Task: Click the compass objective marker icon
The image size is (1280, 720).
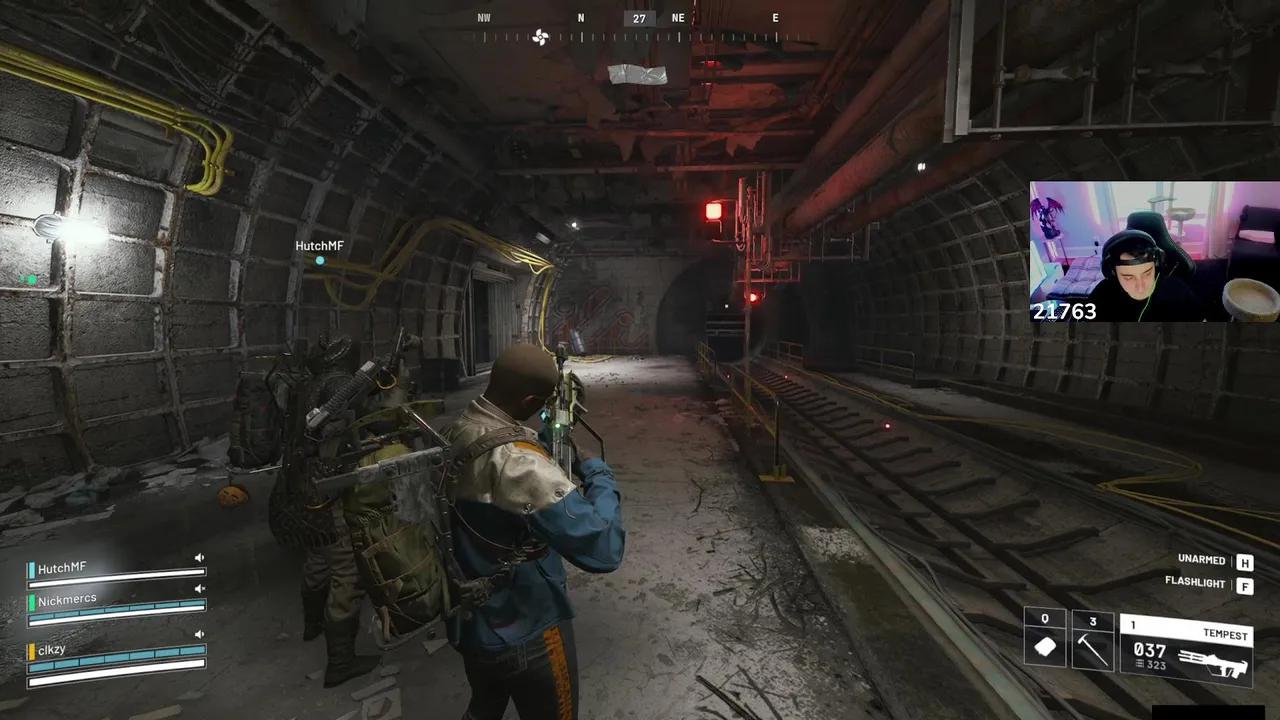Action: [x=541, y=38]
